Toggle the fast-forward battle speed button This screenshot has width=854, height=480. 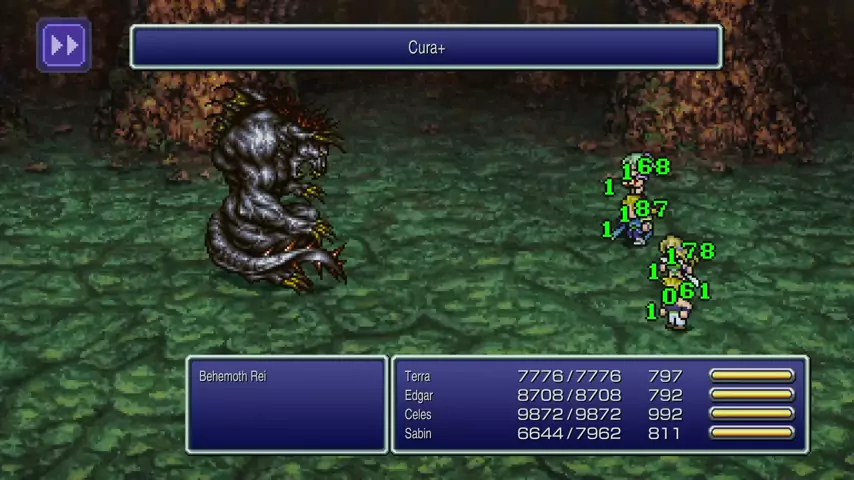click(x=64, y=45)
